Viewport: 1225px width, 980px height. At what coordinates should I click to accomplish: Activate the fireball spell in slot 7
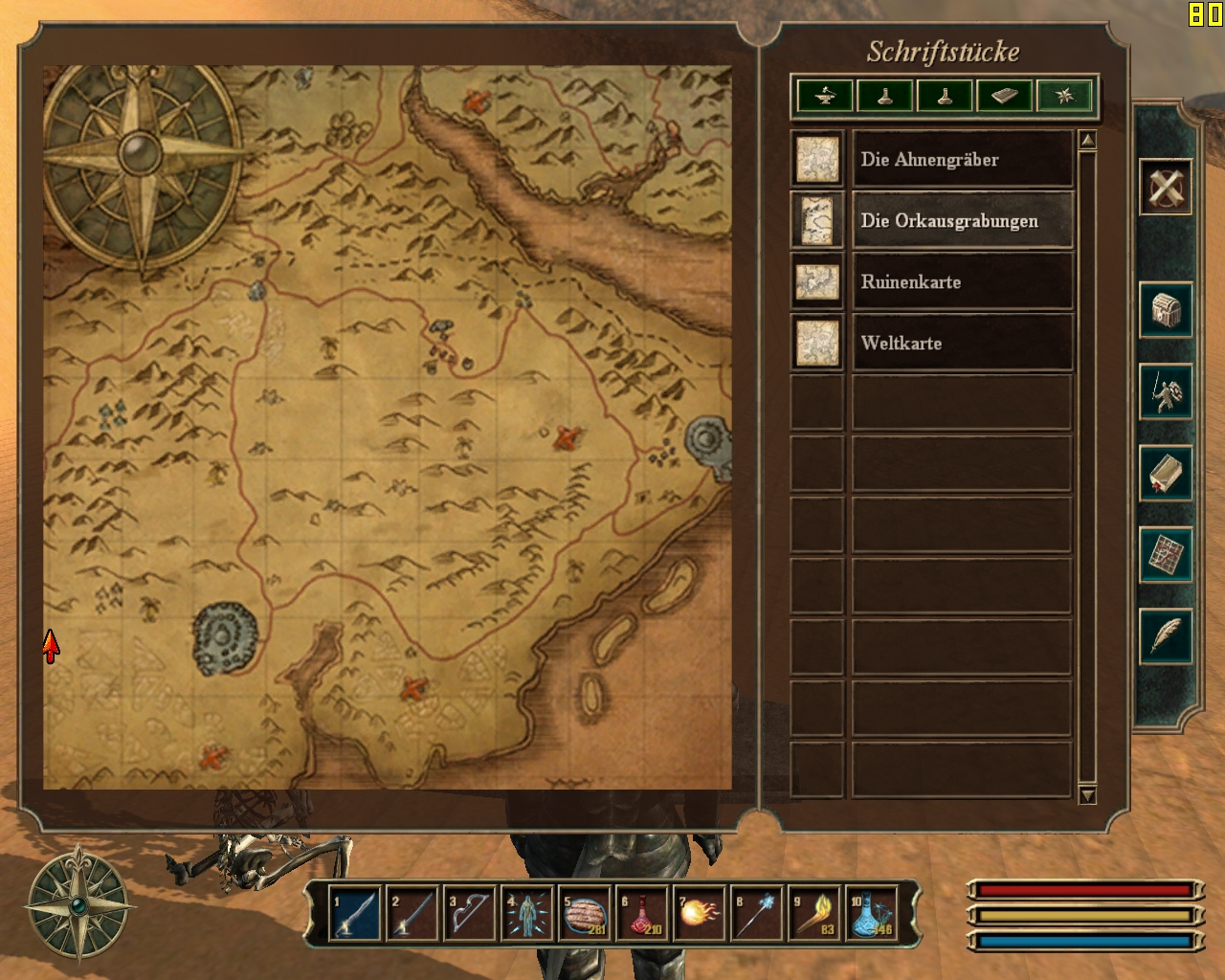click(699, 913)
